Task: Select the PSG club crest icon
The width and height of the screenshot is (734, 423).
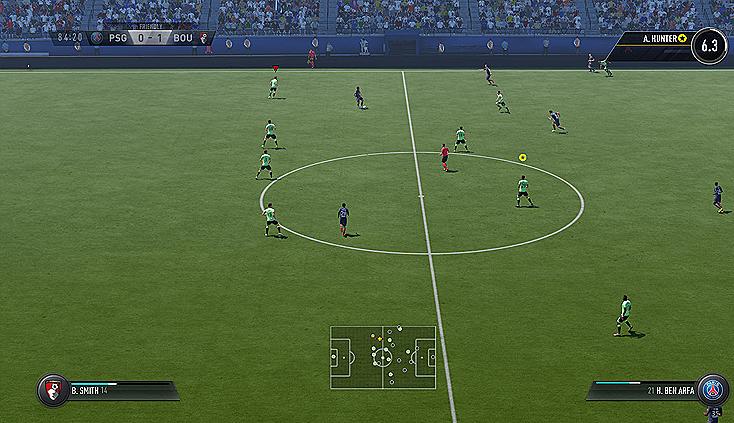Action: pos(712,389)
